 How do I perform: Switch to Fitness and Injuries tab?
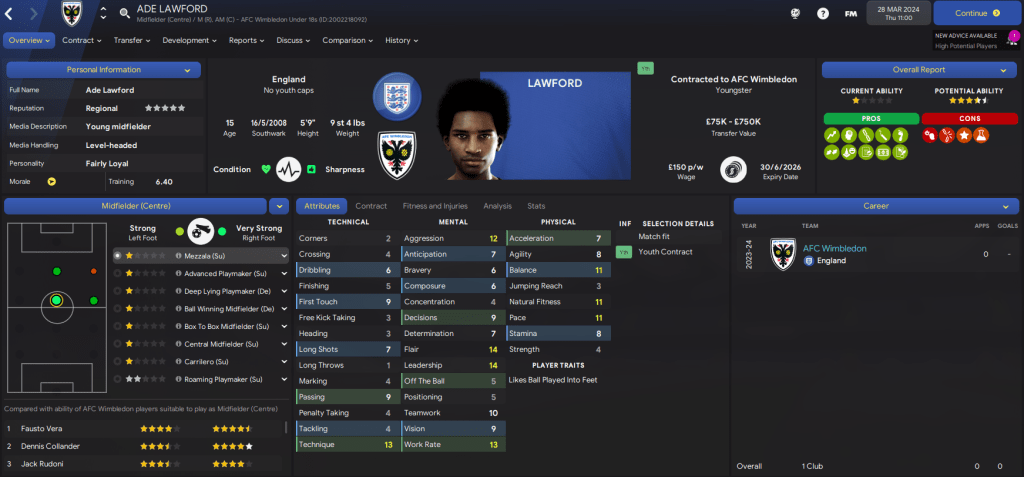coord(434,206)
